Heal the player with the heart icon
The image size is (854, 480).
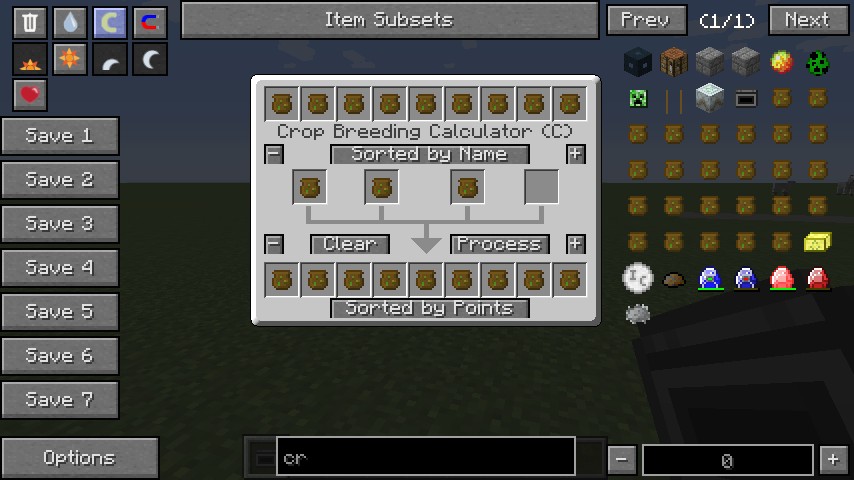point(30,96)
